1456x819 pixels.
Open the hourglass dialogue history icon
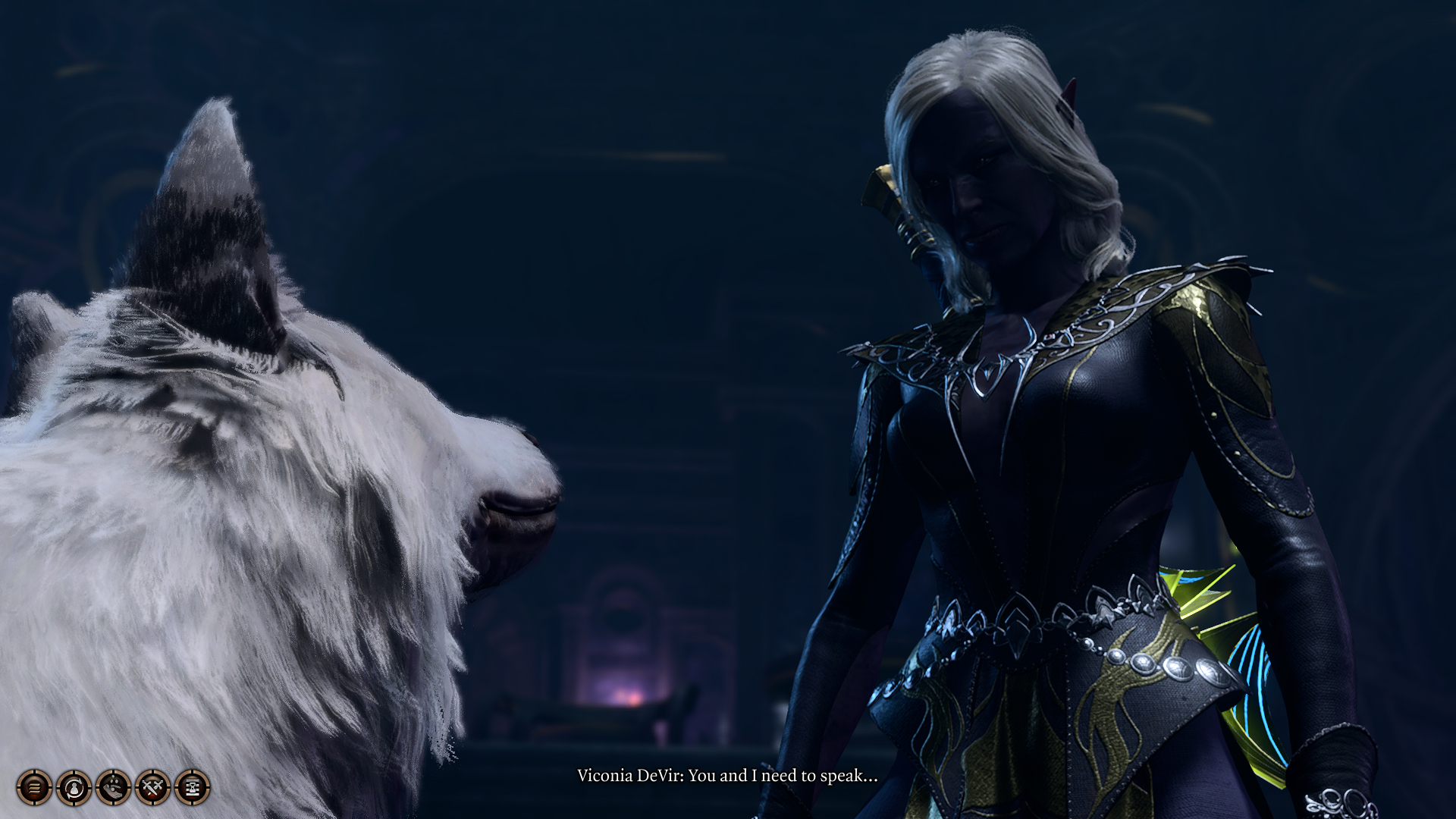pyautogui.click(x=192, y=787)
